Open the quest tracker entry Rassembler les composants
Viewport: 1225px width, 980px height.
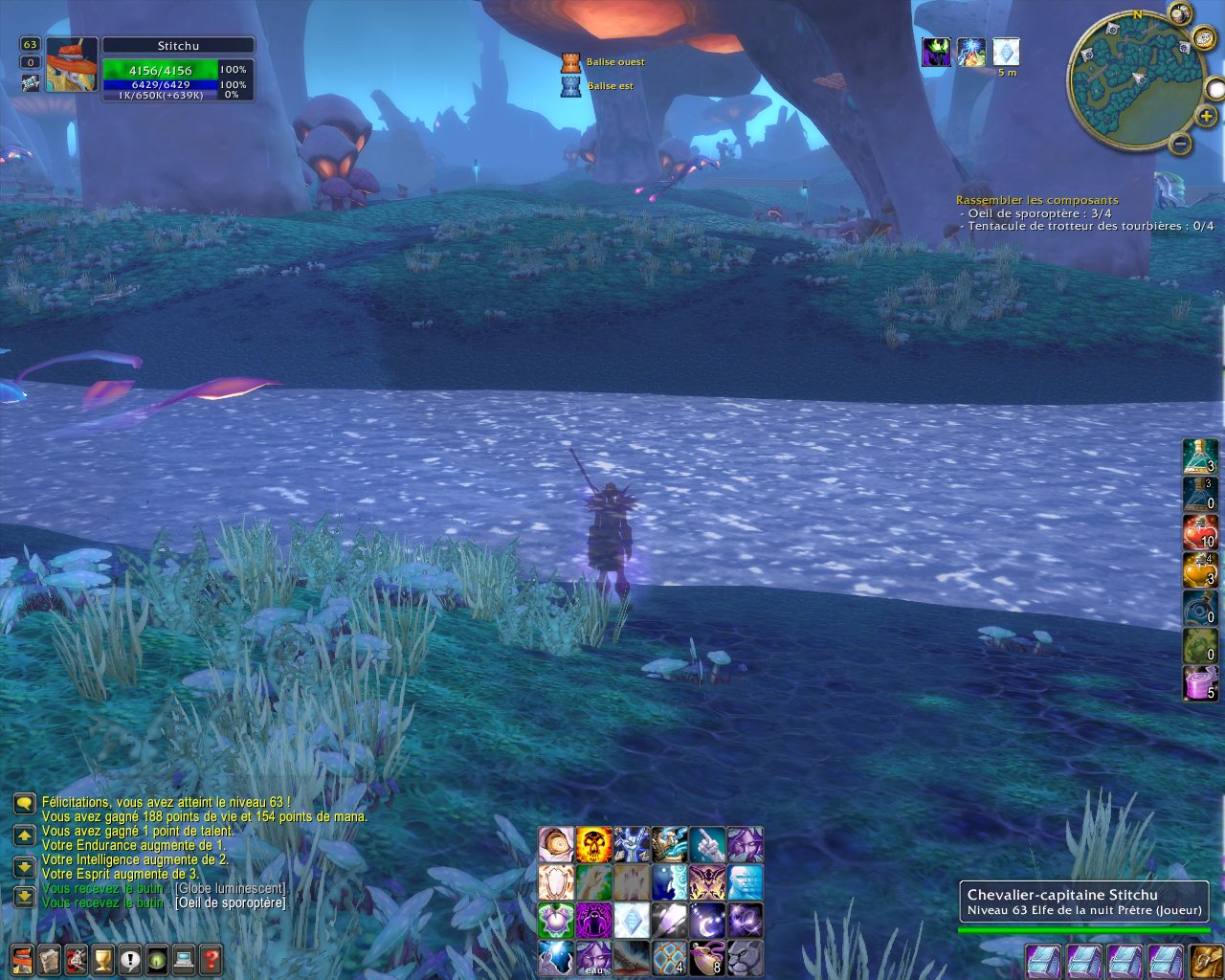[x=1036, y=200]
